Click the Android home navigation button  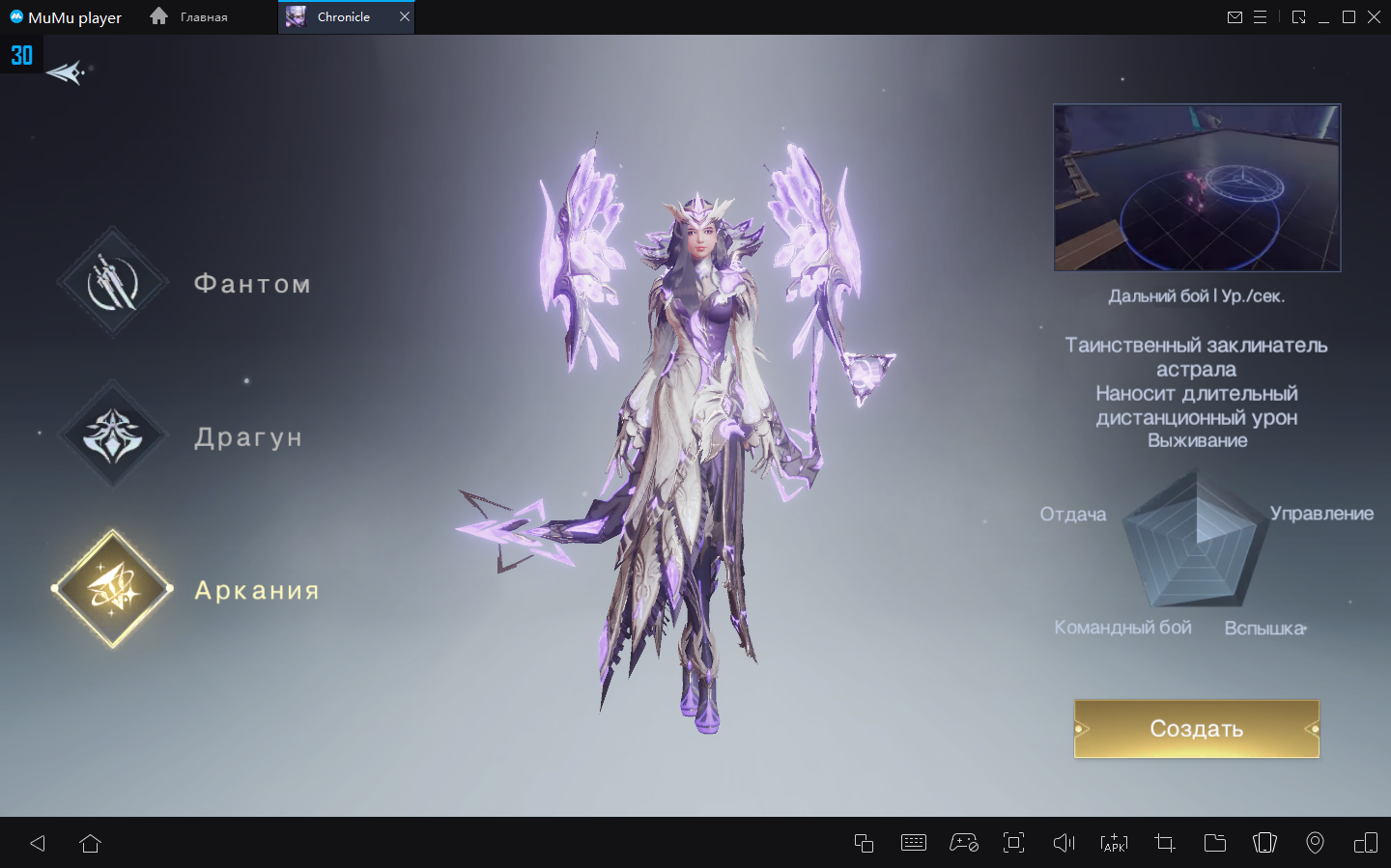coord(91,843)
